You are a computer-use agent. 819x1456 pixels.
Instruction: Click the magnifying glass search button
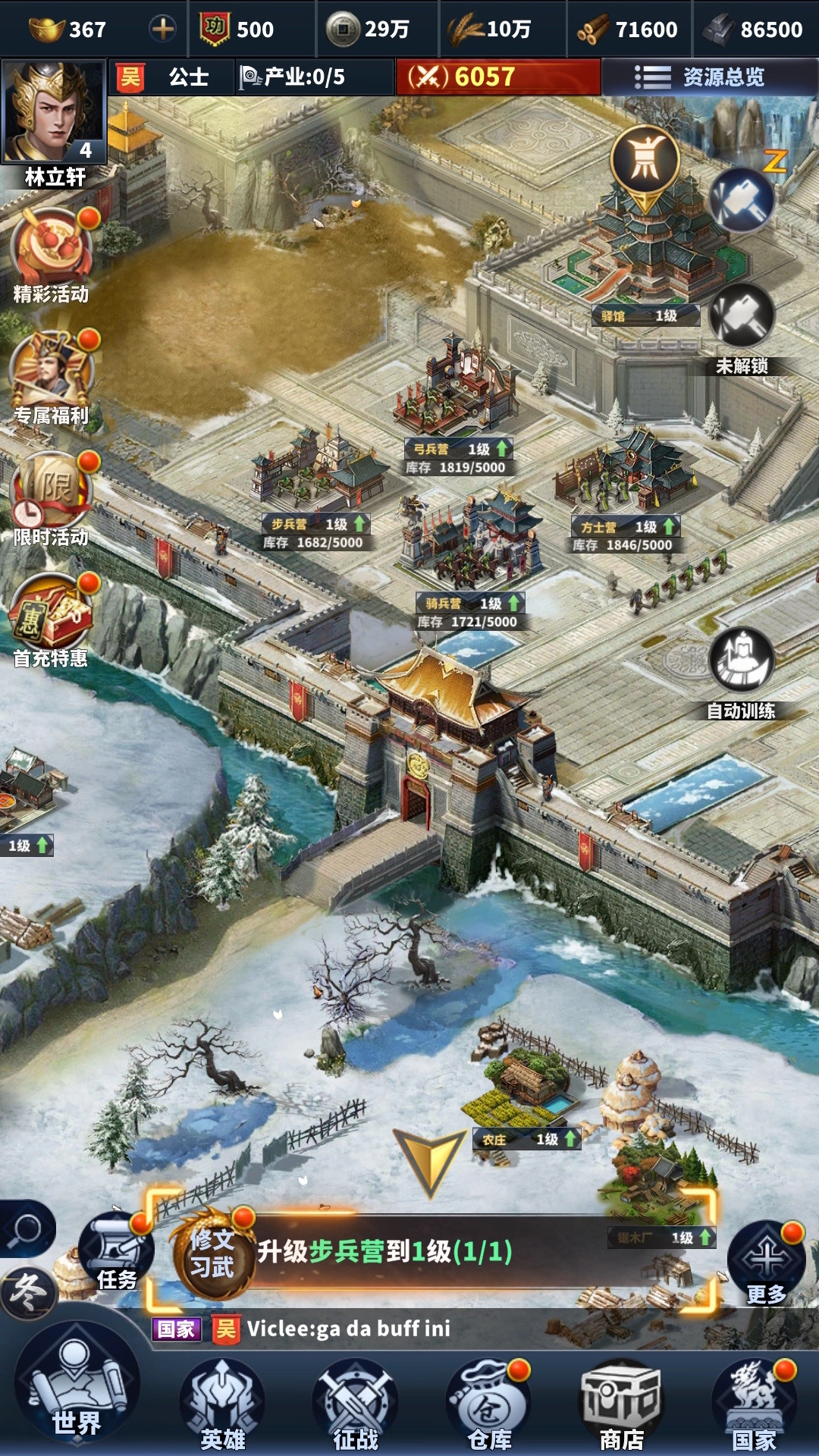[x=27, y=1228]
